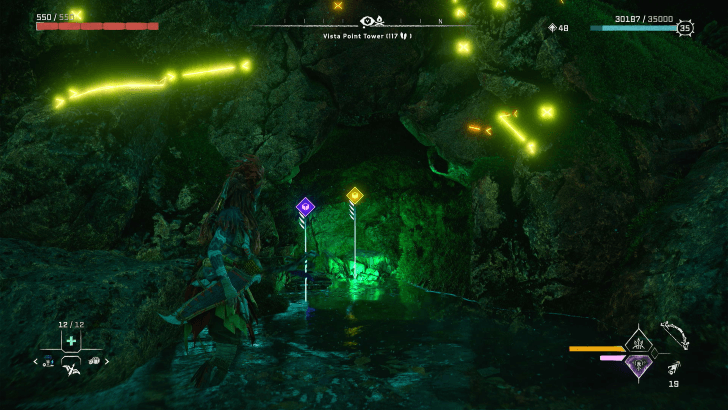Viewport: 728px width, 410px height.
Task: Activate the weapon technique diamond icon
Action: (x=638, y=342)
